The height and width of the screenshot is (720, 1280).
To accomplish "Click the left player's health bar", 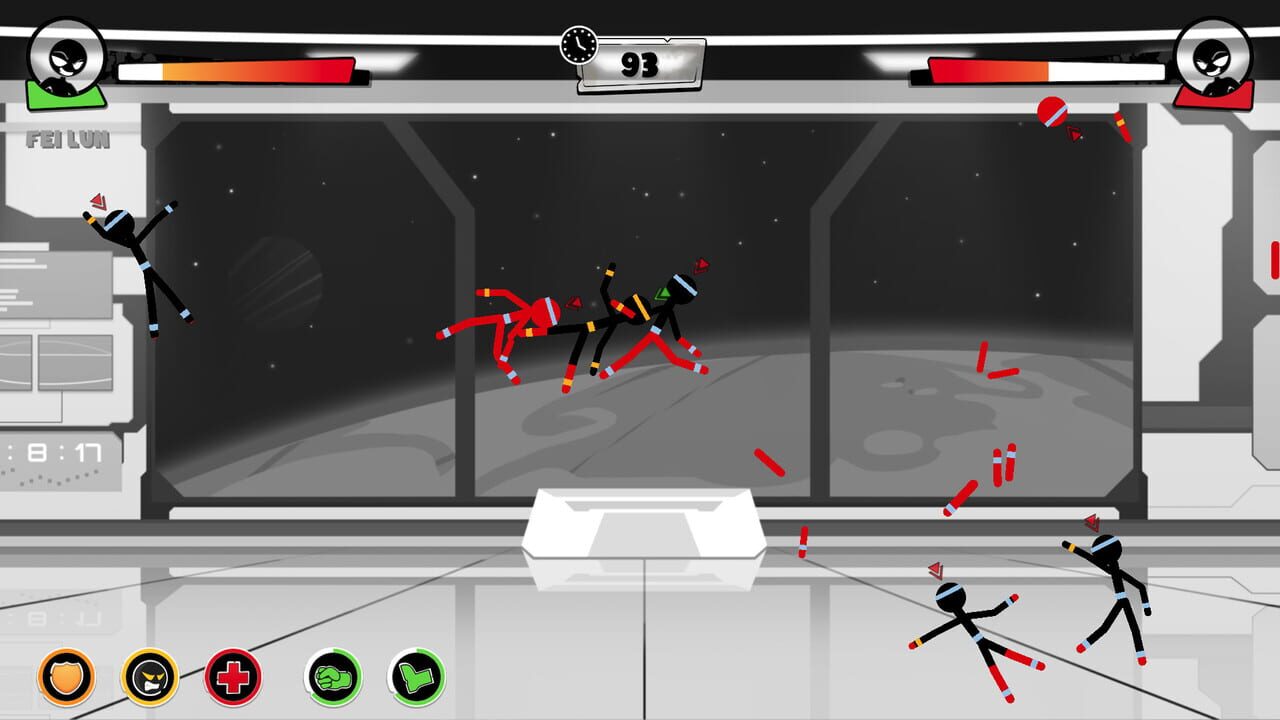I will [x=240, y=71].
